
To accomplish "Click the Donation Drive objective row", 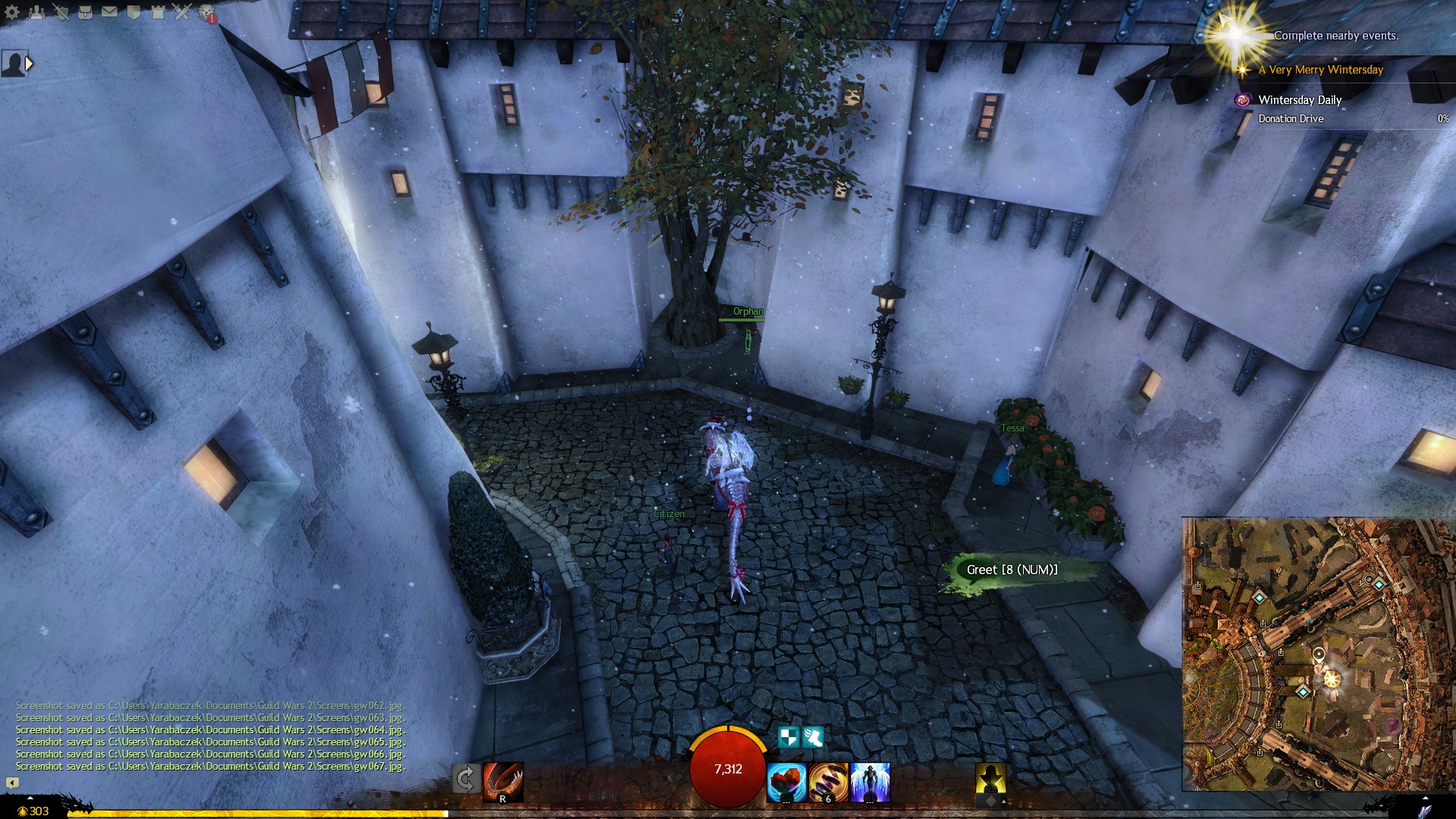I will coord(1291,119).
